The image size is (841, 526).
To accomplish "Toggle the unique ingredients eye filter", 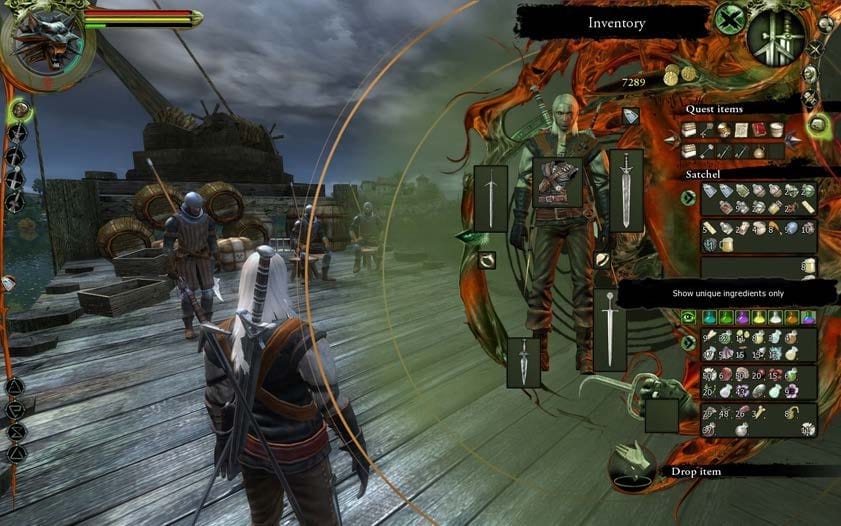I will [688, 317].
